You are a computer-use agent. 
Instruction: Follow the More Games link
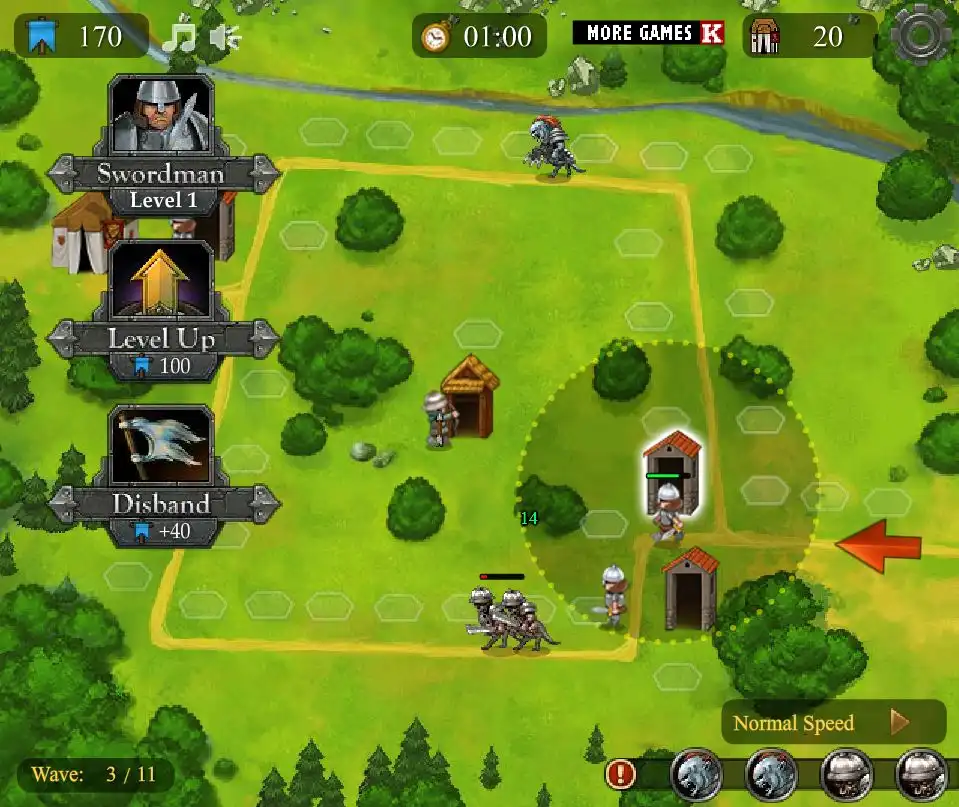point(648,33)
